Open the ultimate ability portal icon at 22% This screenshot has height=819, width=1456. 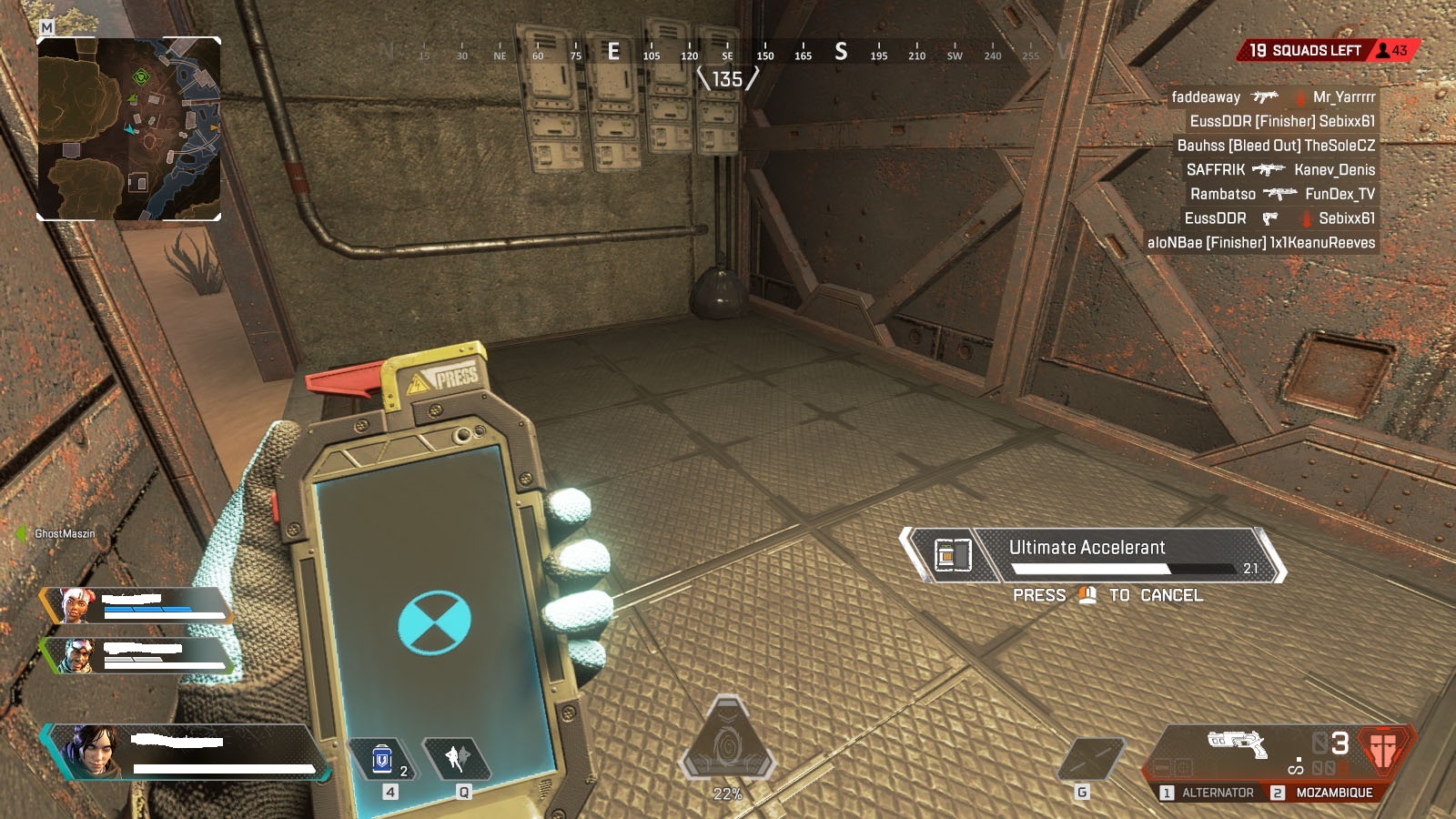coord(726,737)
